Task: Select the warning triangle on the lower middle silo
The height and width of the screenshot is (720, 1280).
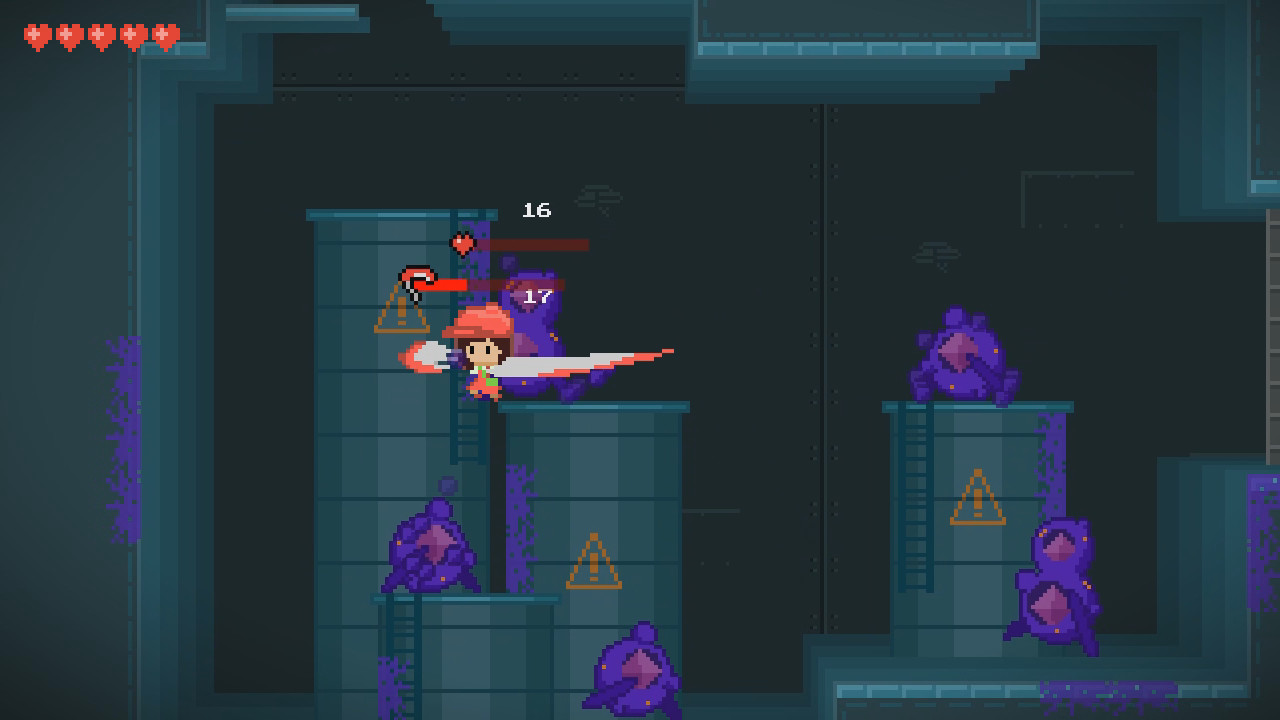Action: (592, 560)
